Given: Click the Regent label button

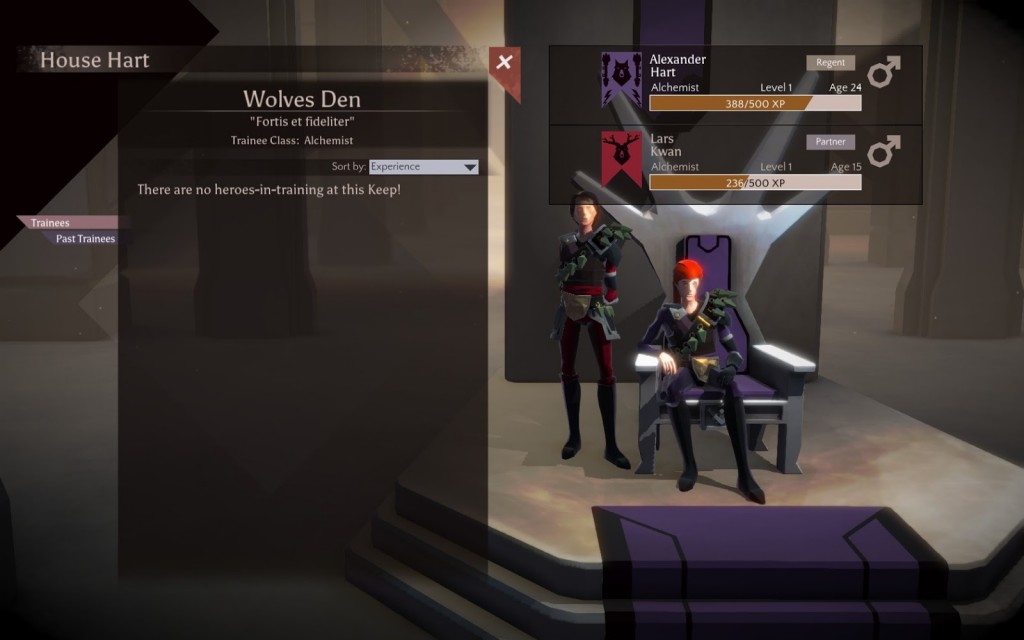Looking at the screenshot, I should tap(831, 62).
